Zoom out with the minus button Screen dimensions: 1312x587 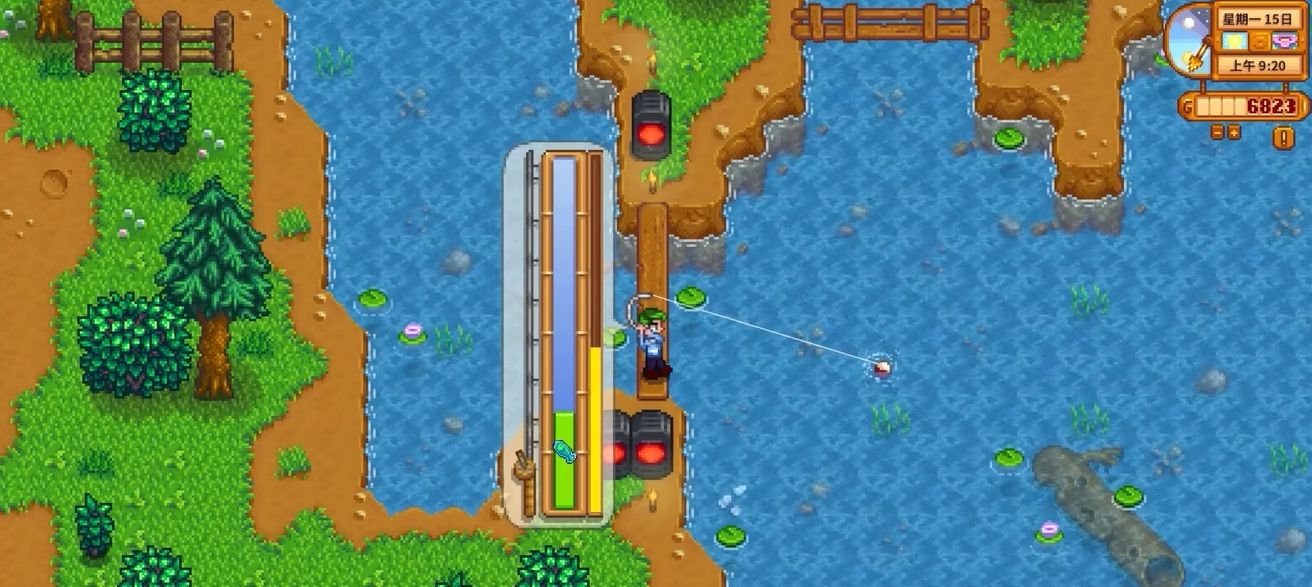(1217, 132)
